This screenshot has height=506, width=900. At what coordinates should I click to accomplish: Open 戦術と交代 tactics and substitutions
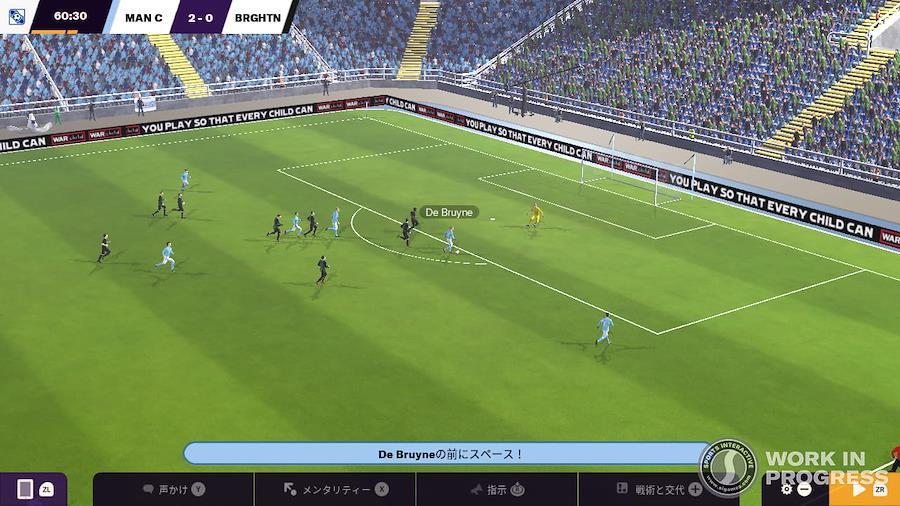click(658, 489)
